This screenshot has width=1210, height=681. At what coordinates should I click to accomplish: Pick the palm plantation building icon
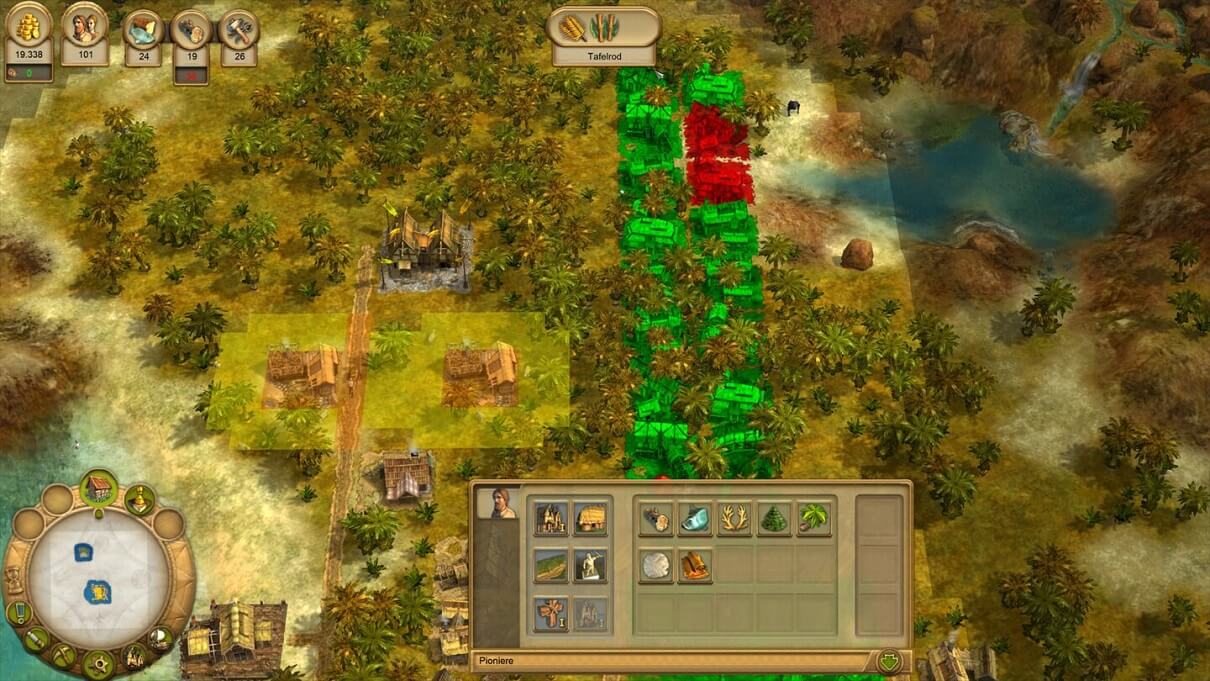[813, 518]
